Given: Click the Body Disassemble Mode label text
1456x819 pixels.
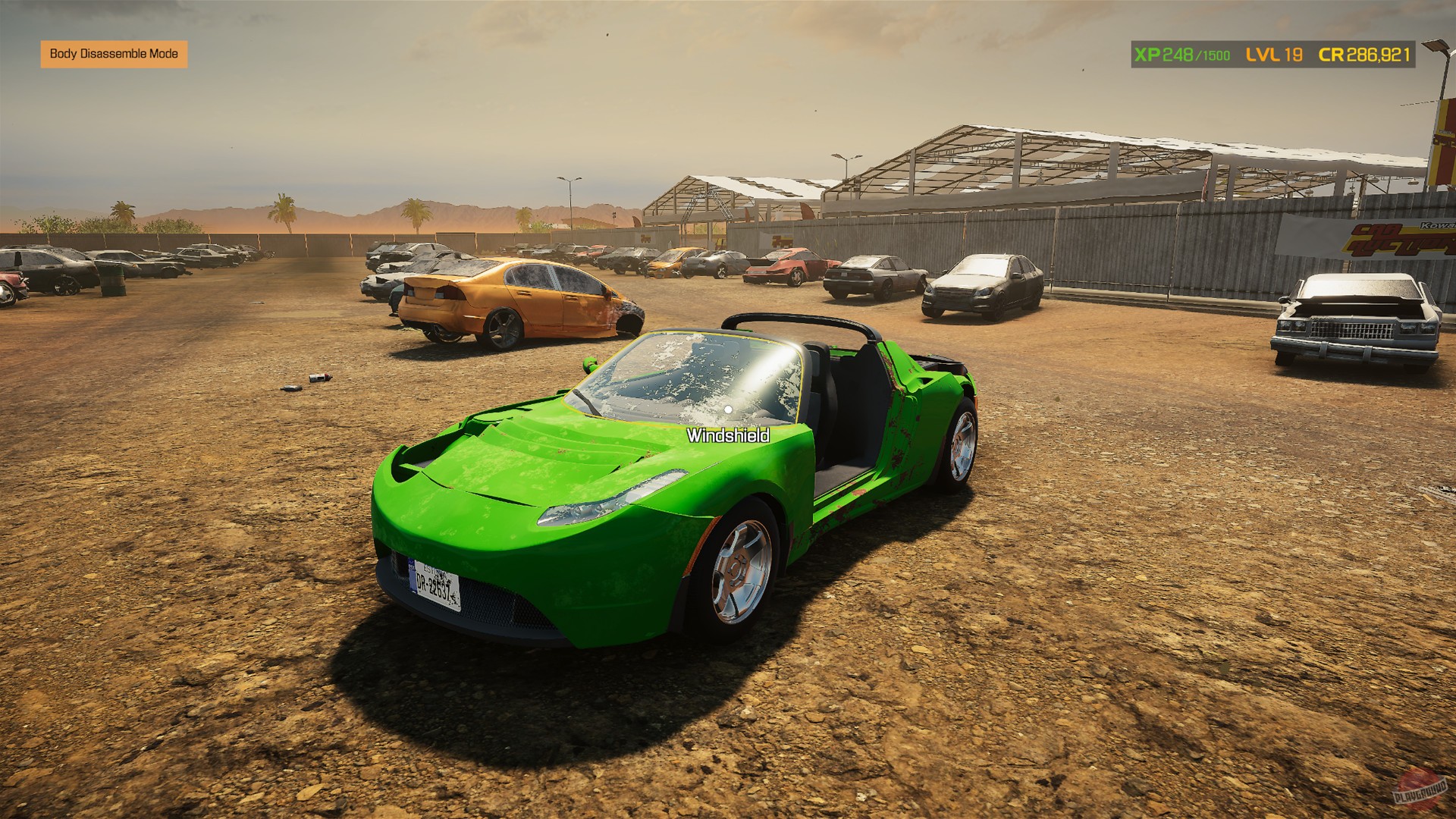Looking at the screenshot, I should click(x=114, y=55).
